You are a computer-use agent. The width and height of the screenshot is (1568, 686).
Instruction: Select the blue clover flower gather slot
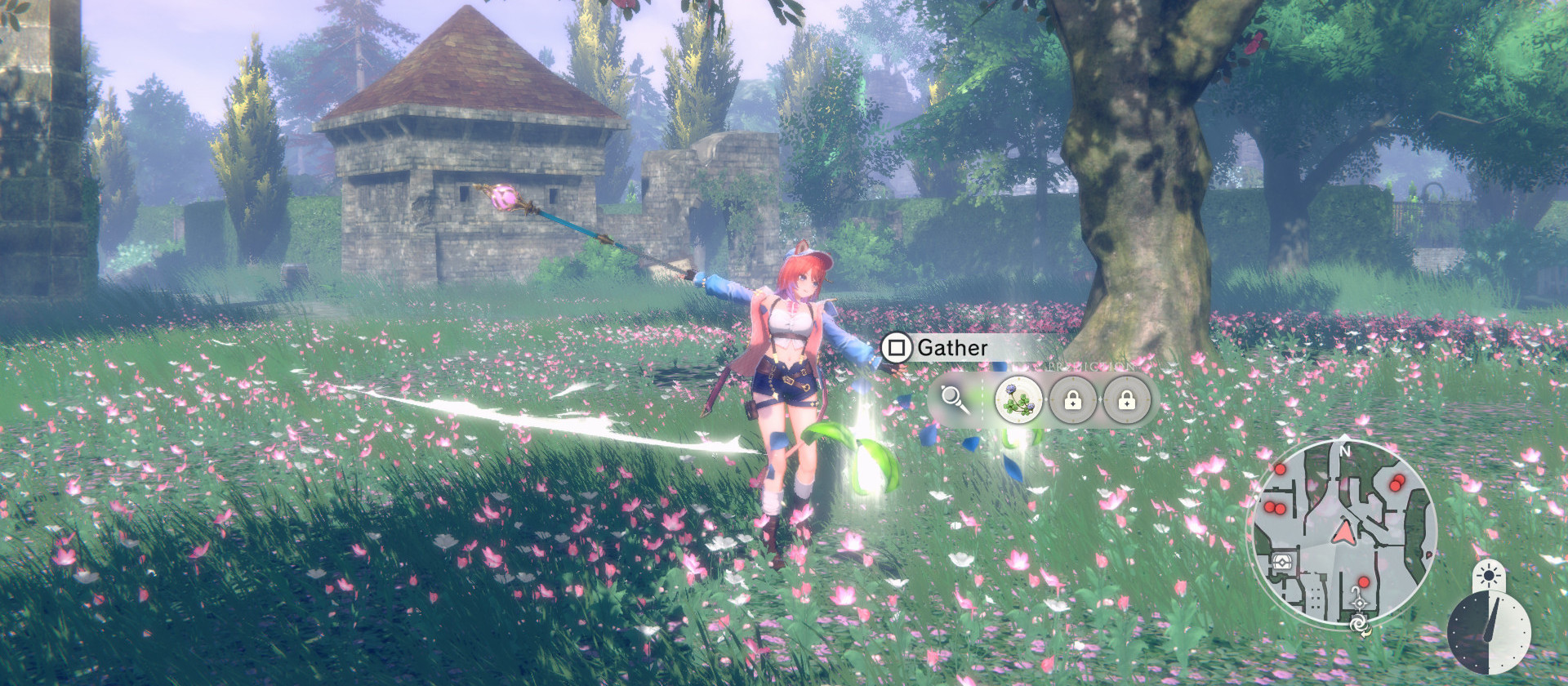[x=1018, y=399]
